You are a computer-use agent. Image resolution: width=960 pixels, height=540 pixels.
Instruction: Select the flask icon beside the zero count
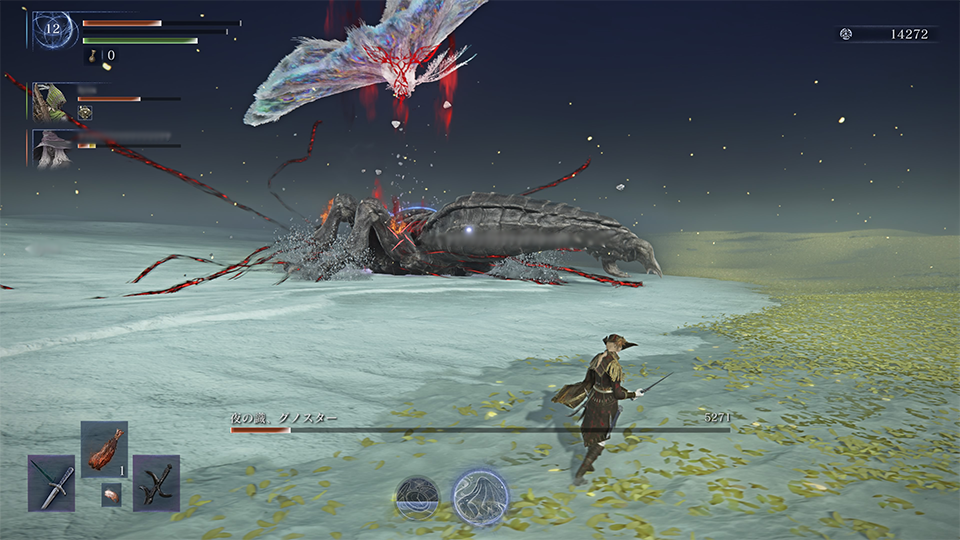tap(95, 56)
